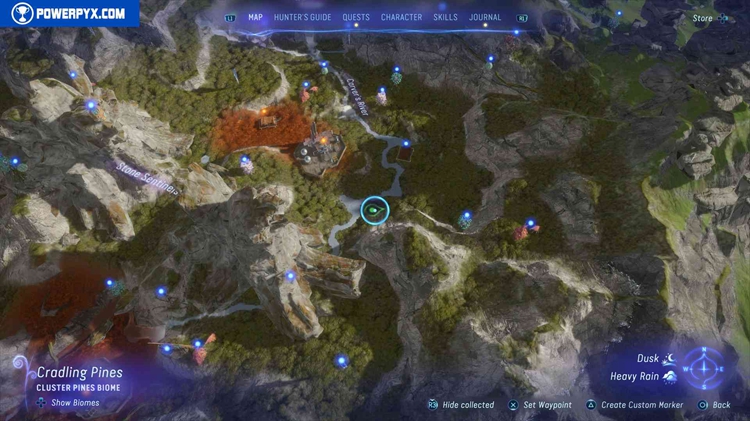
Task: Click the circled green player location marker
Action: pyautogui.click(x=374, y=210)
